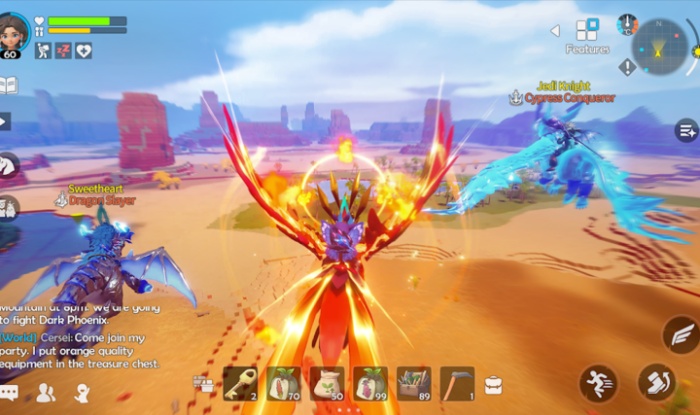700x415 pixels.
Task: Open the circular minimap
Action: pos(661,46)
